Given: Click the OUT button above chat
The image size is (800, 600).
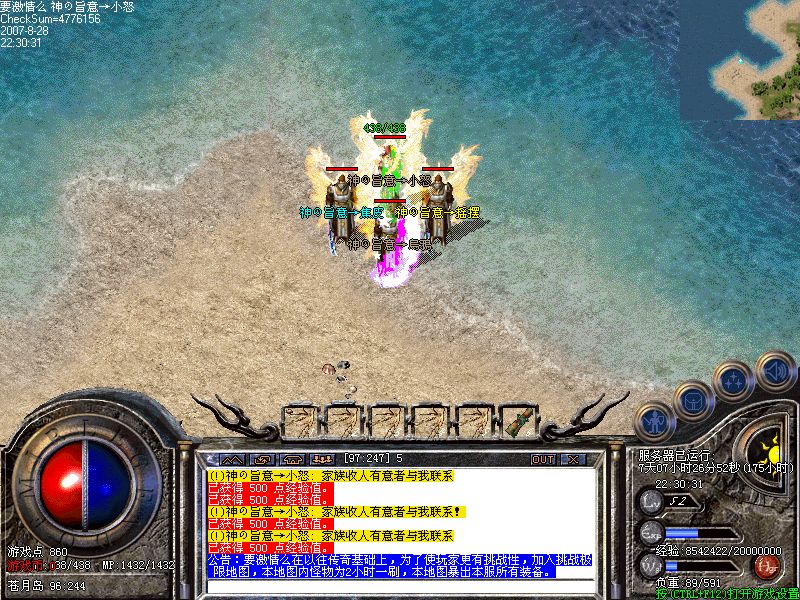Looking at the screenshot, I should pyautogui.click(x=543, y=459).
